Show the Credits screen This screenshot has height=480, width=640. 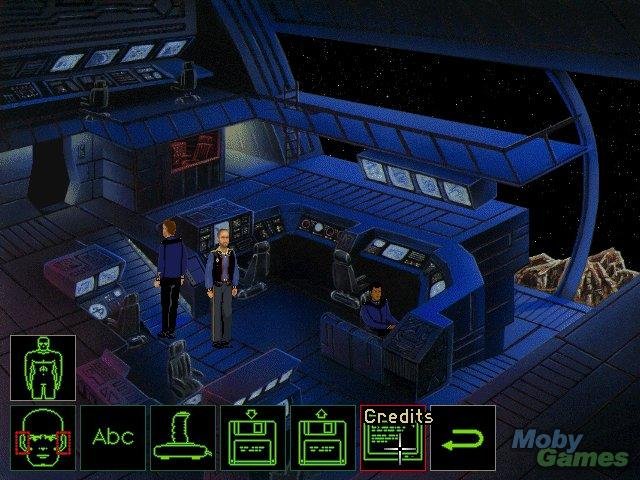tap(392, 438)
